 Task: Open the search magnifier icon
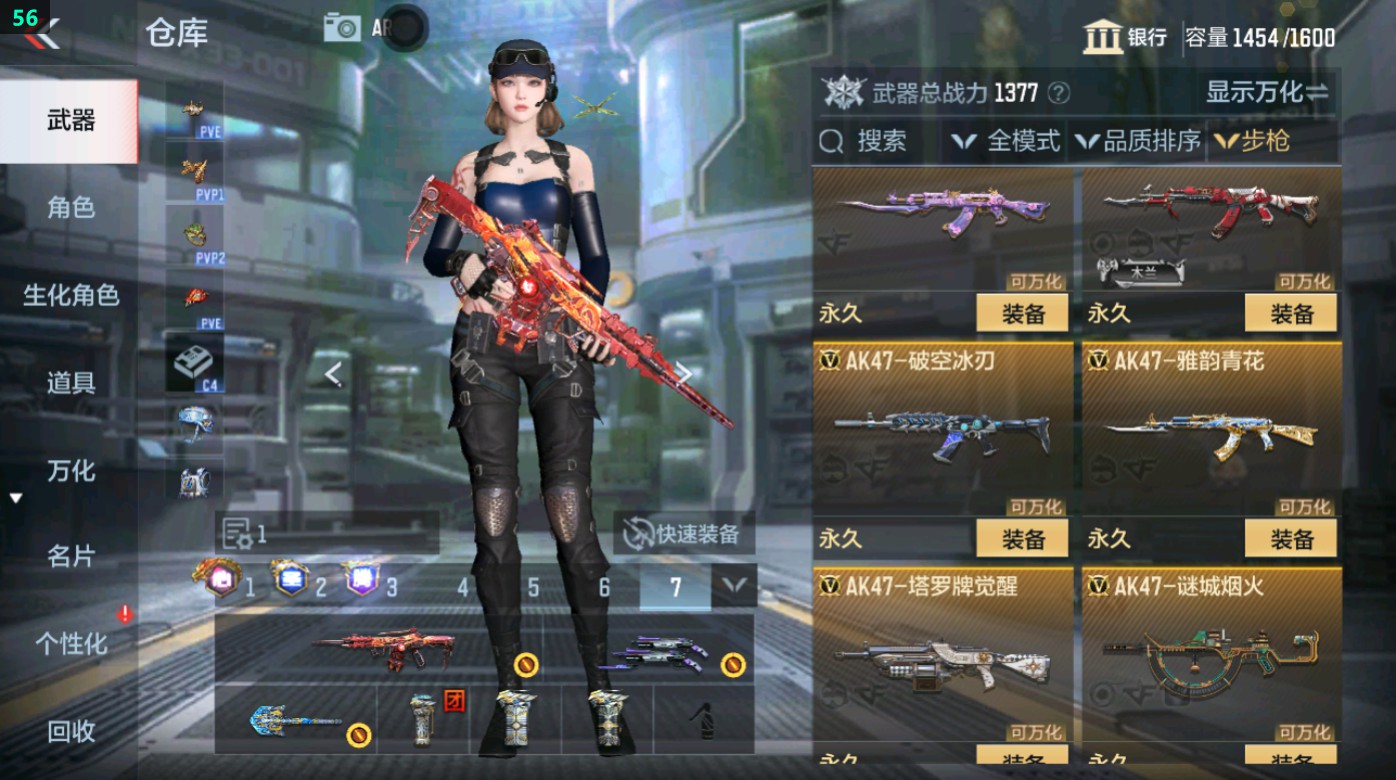point(831,141)
